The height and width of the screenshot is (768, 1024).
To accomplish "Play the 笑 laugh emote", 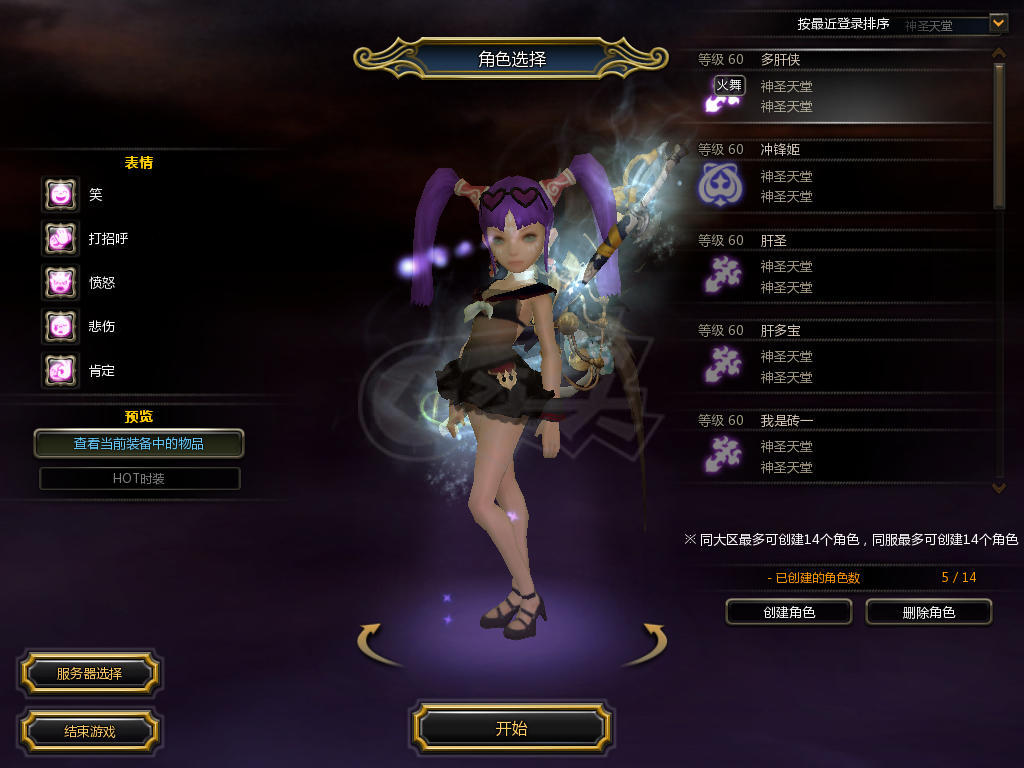I will pos(60,195).
